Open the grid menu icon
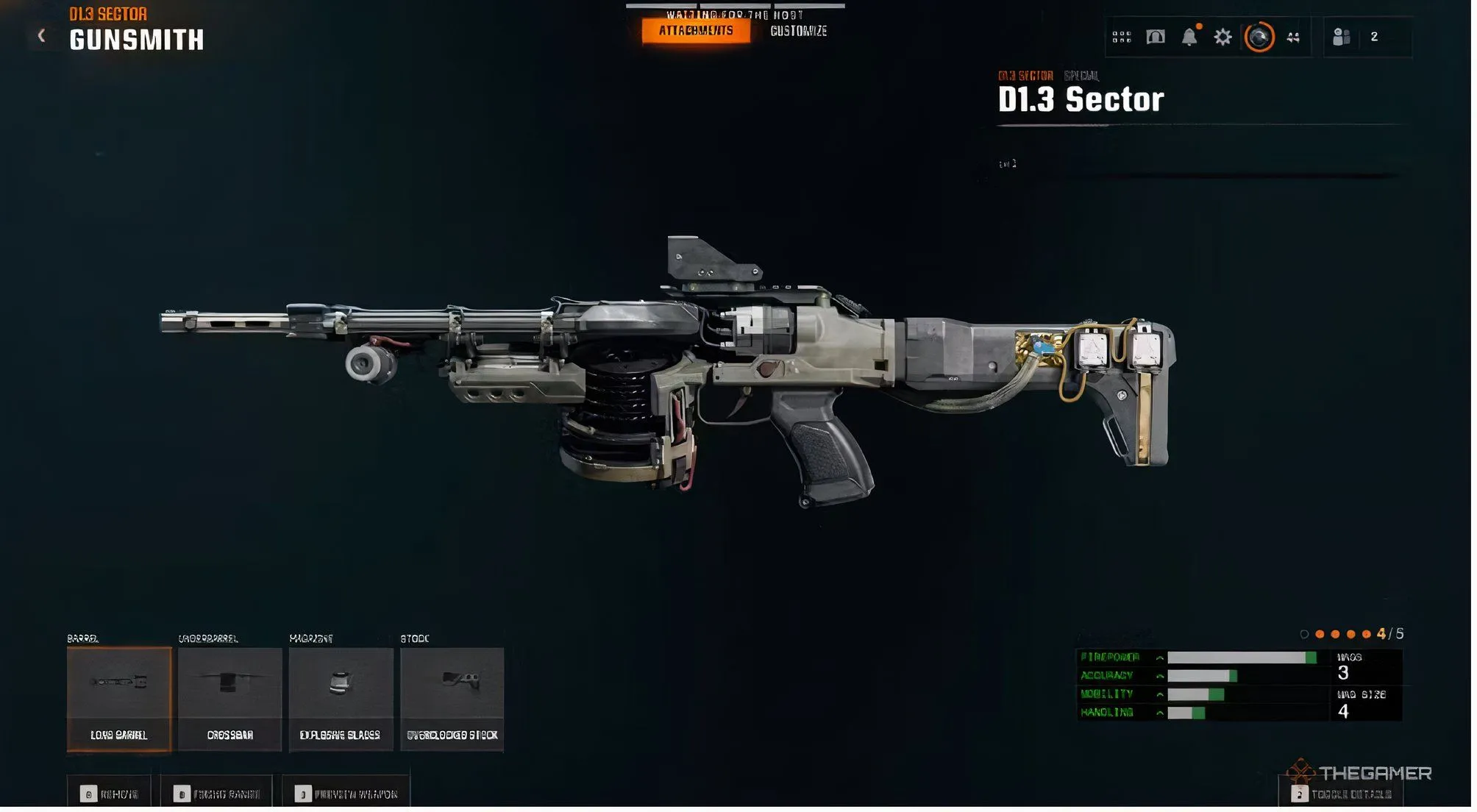Screen dimensions: 1477x812 1122,37
